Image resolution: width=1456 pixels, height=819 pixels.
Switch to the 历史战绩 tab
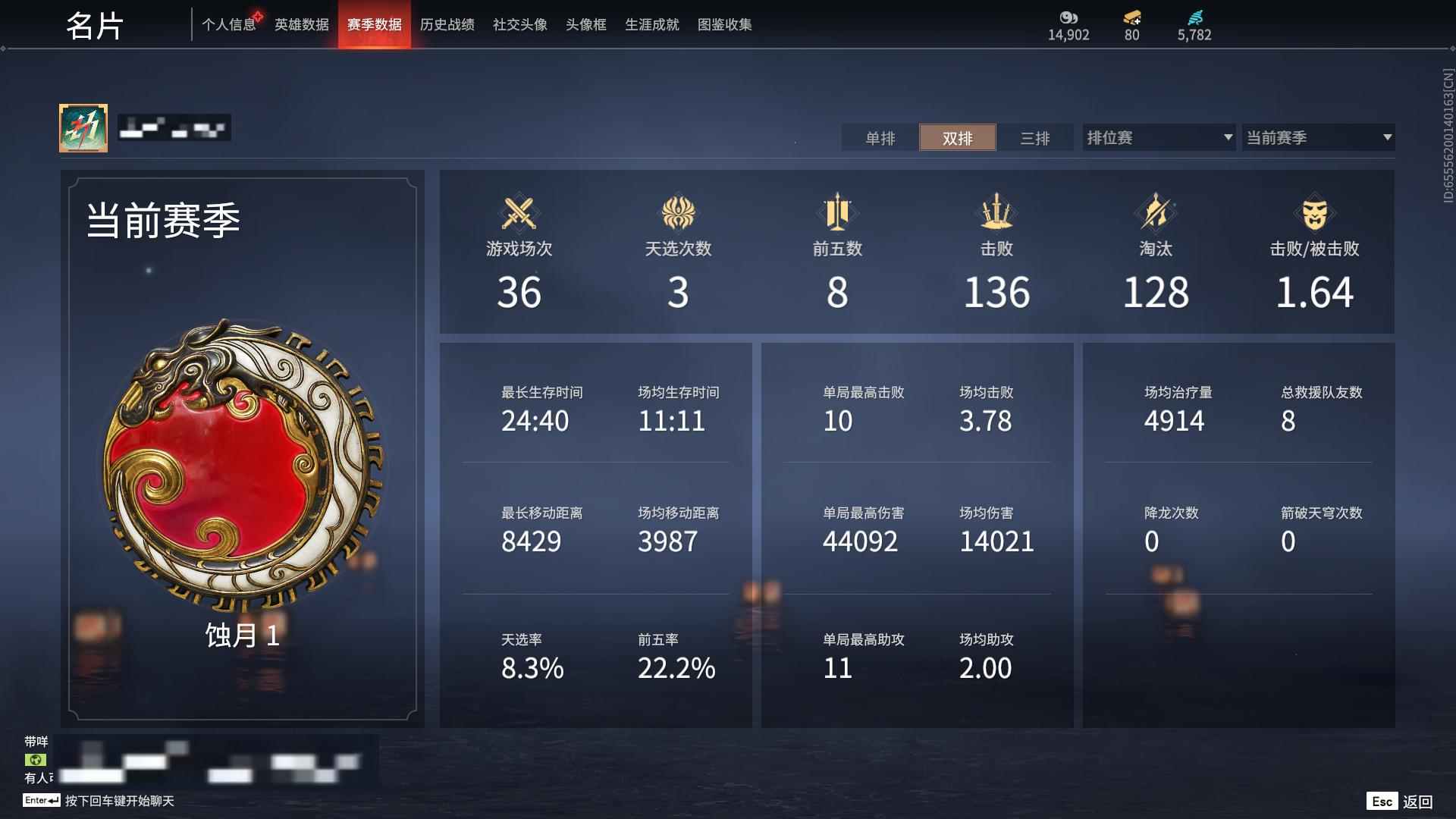coord(447,24)
